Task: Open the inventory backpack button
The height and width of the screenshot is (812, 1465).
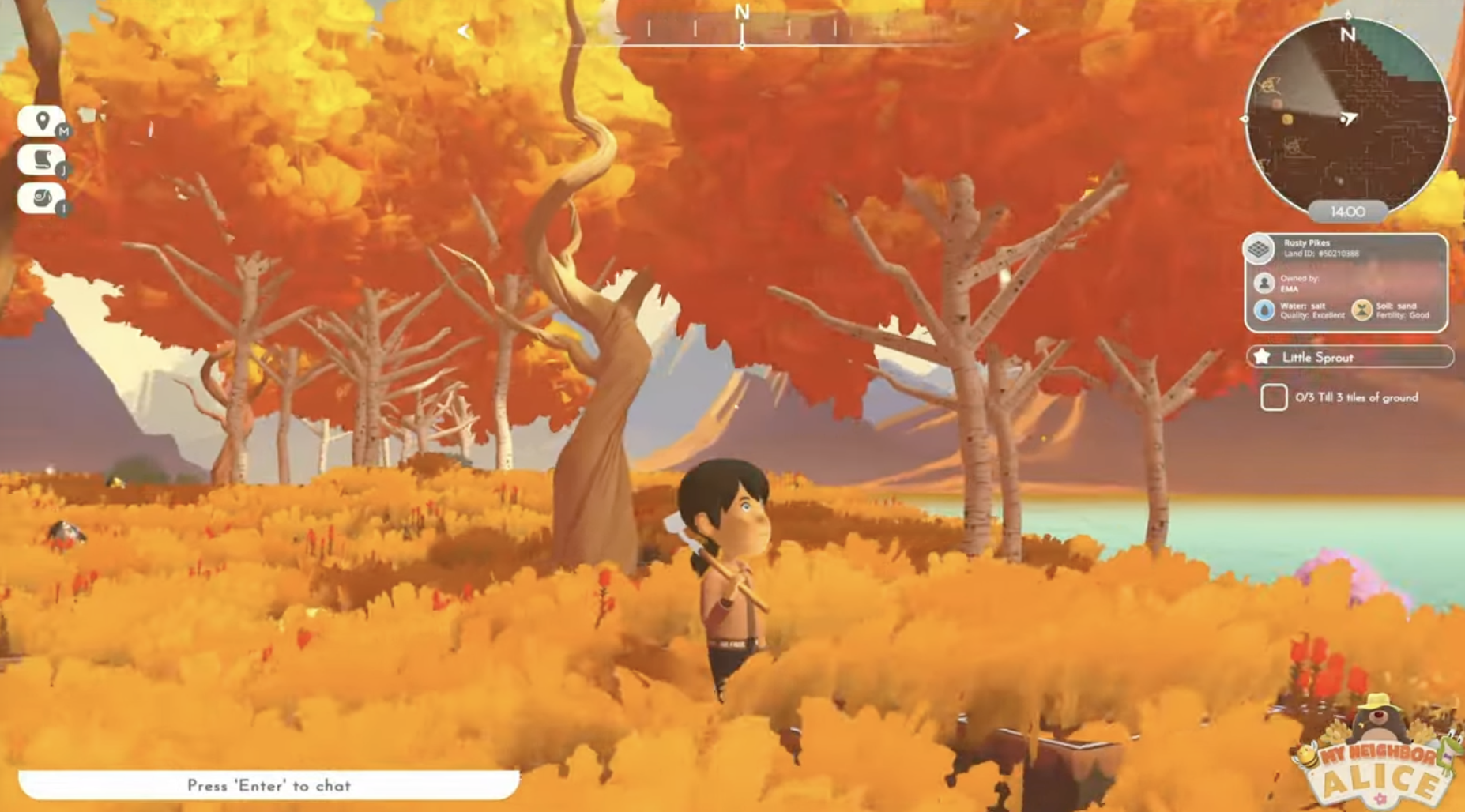Action: pyautogui.click(x=41, y=197)
